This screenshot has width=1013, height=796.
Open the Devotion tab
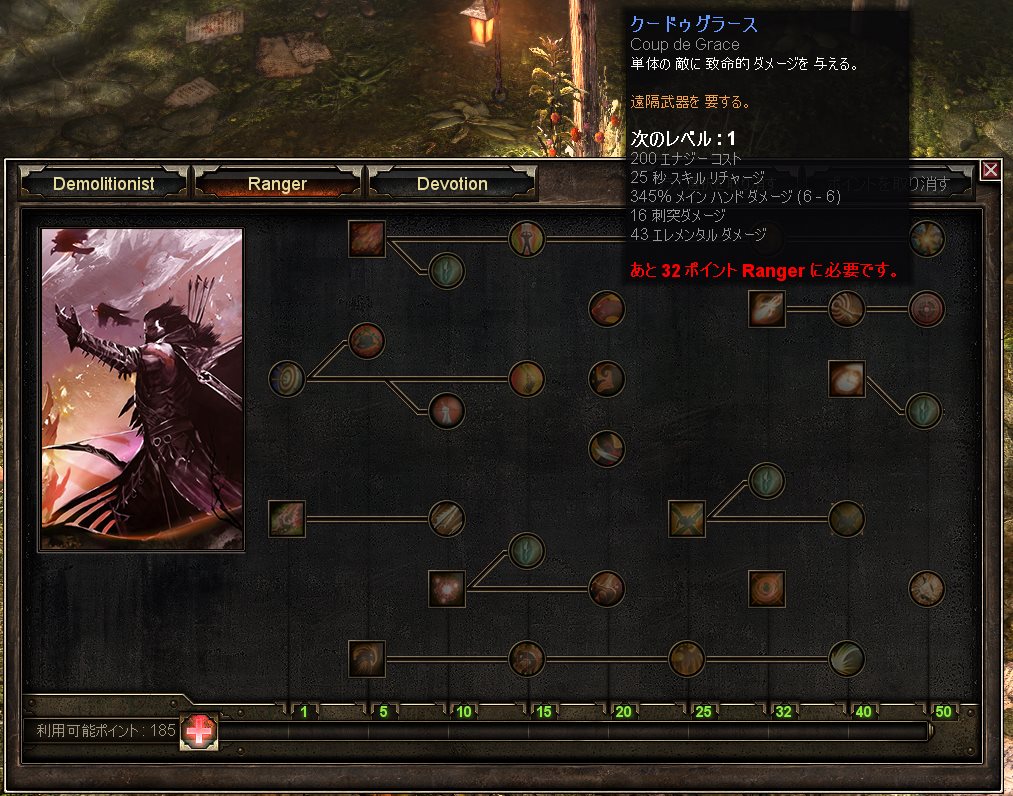coord(452,184)
